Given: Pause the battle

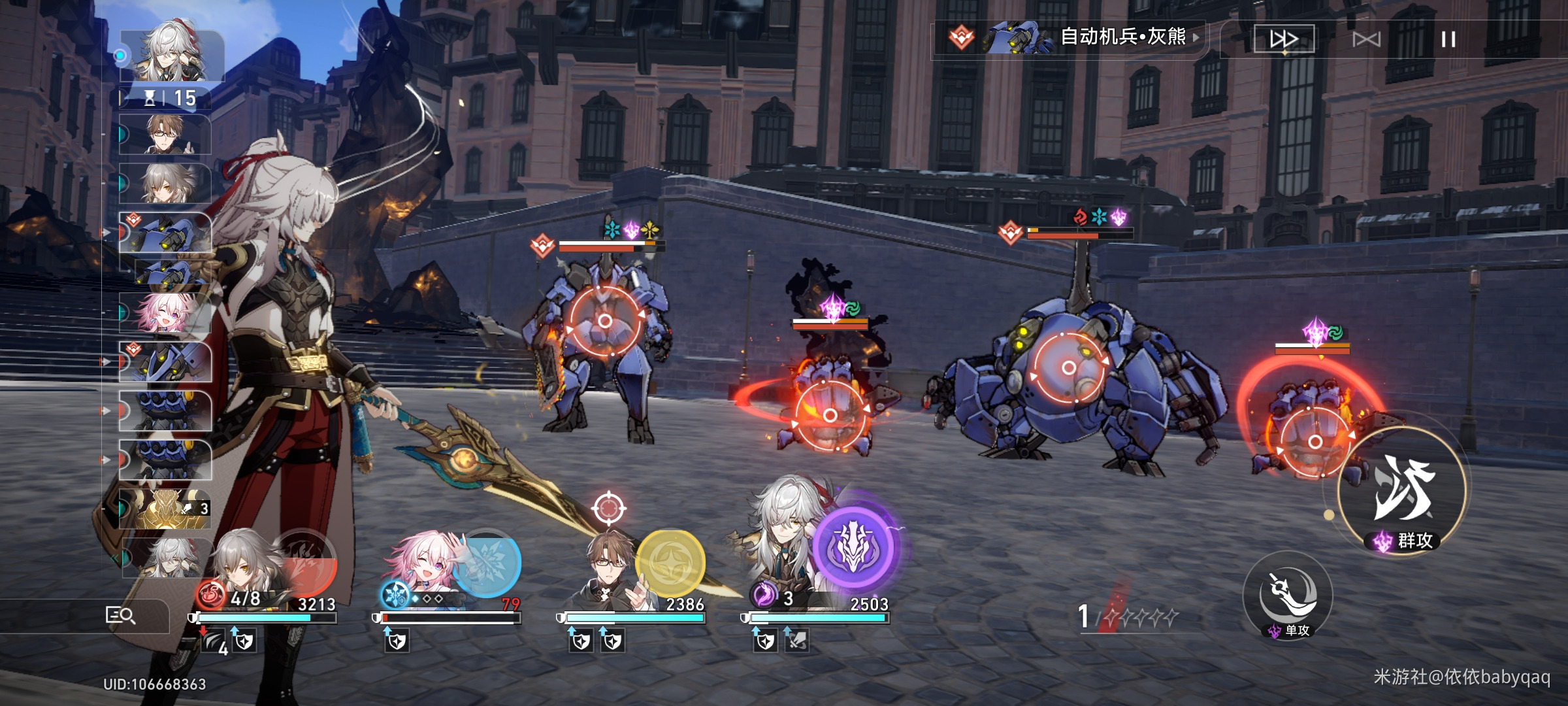Looking at the screenshot, I should pyautogui.click(x=1448, y=40).
